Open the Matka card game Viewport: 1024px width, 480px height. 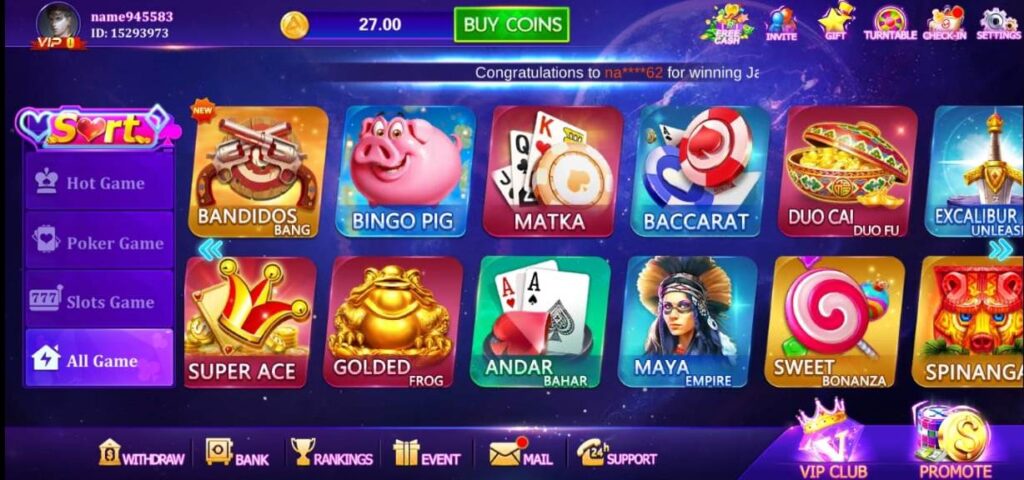(553, 172)
